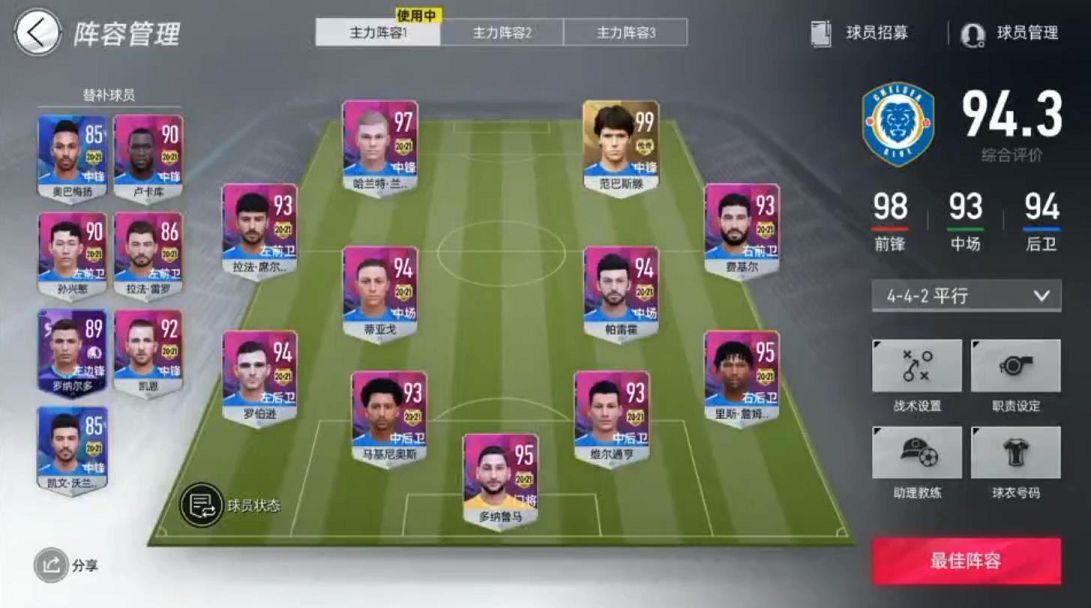Screen dimensions: 1091x608
Task: Select substitute 卢卡库 card
Action: coord(148,156)
